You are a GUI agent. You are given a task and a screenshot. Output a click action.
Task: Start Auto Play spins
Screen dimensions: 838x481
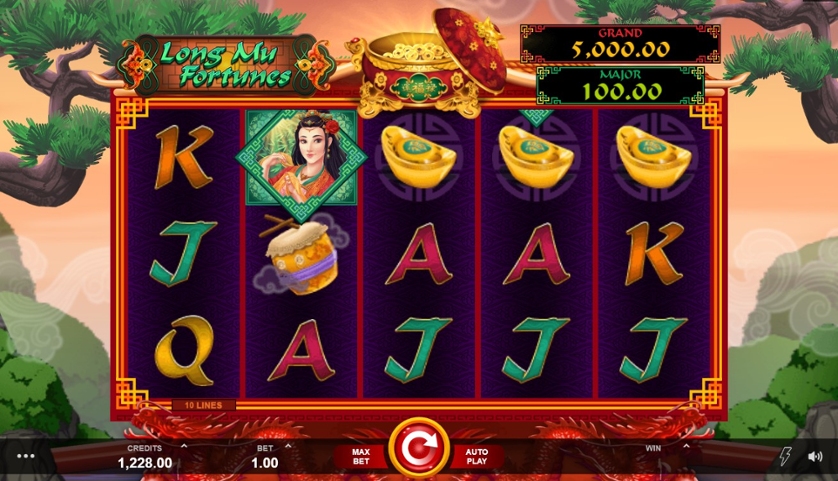point(475,457)
